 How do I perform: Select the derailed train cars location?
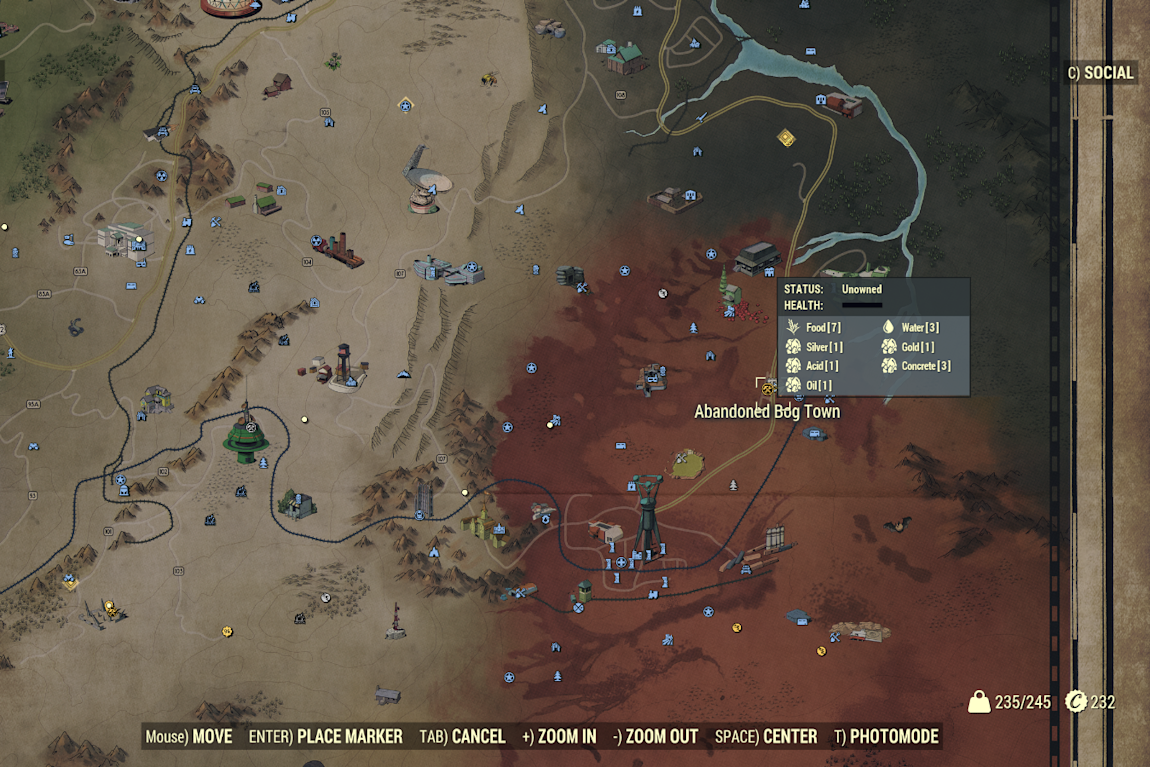pos(758,552)
